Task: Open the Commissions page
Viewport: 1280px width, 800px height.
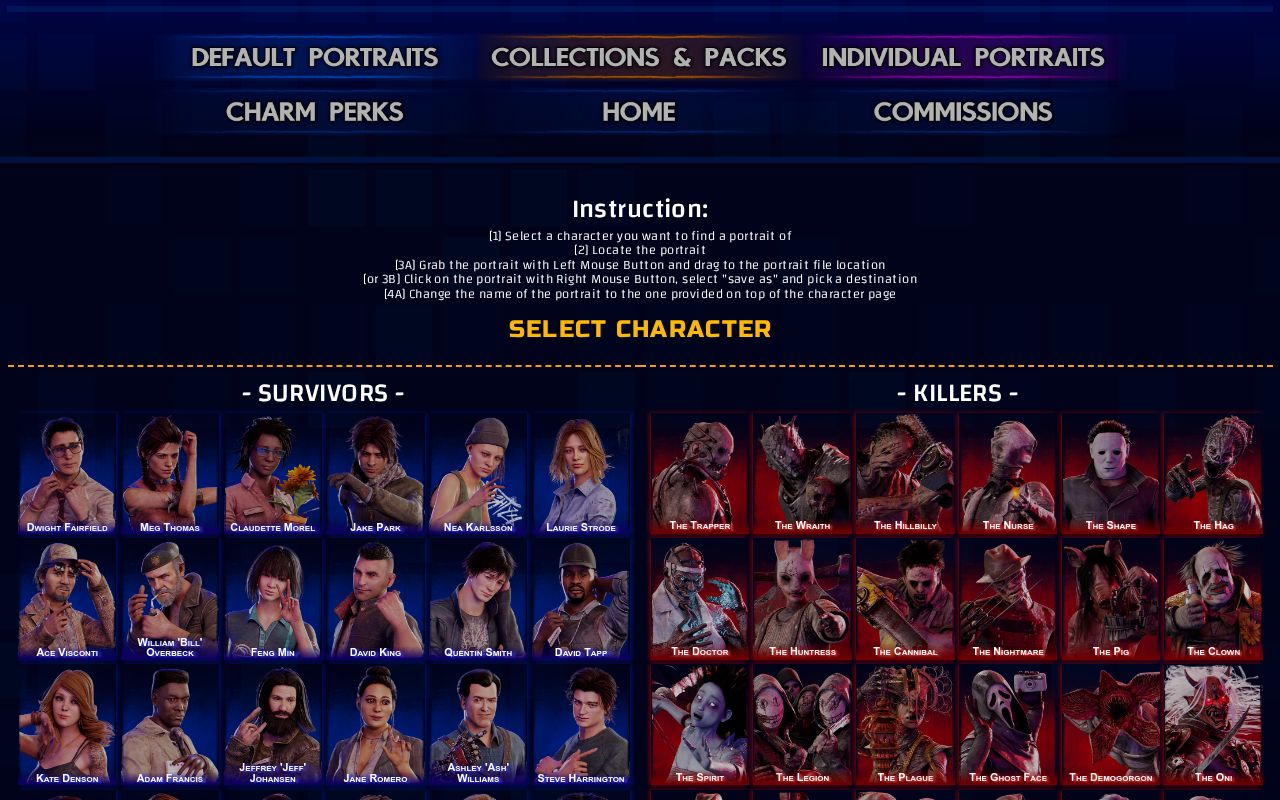Action: click(963, 112)
